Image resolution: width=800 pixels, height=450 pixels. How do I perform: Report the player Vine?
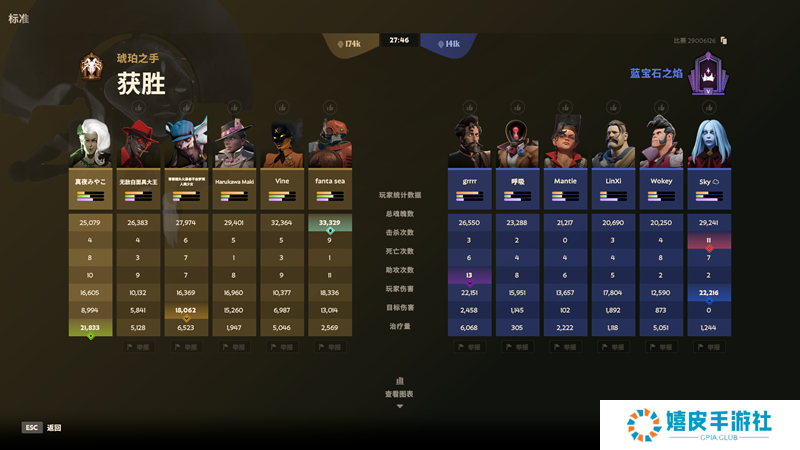[x=282, y=347]
